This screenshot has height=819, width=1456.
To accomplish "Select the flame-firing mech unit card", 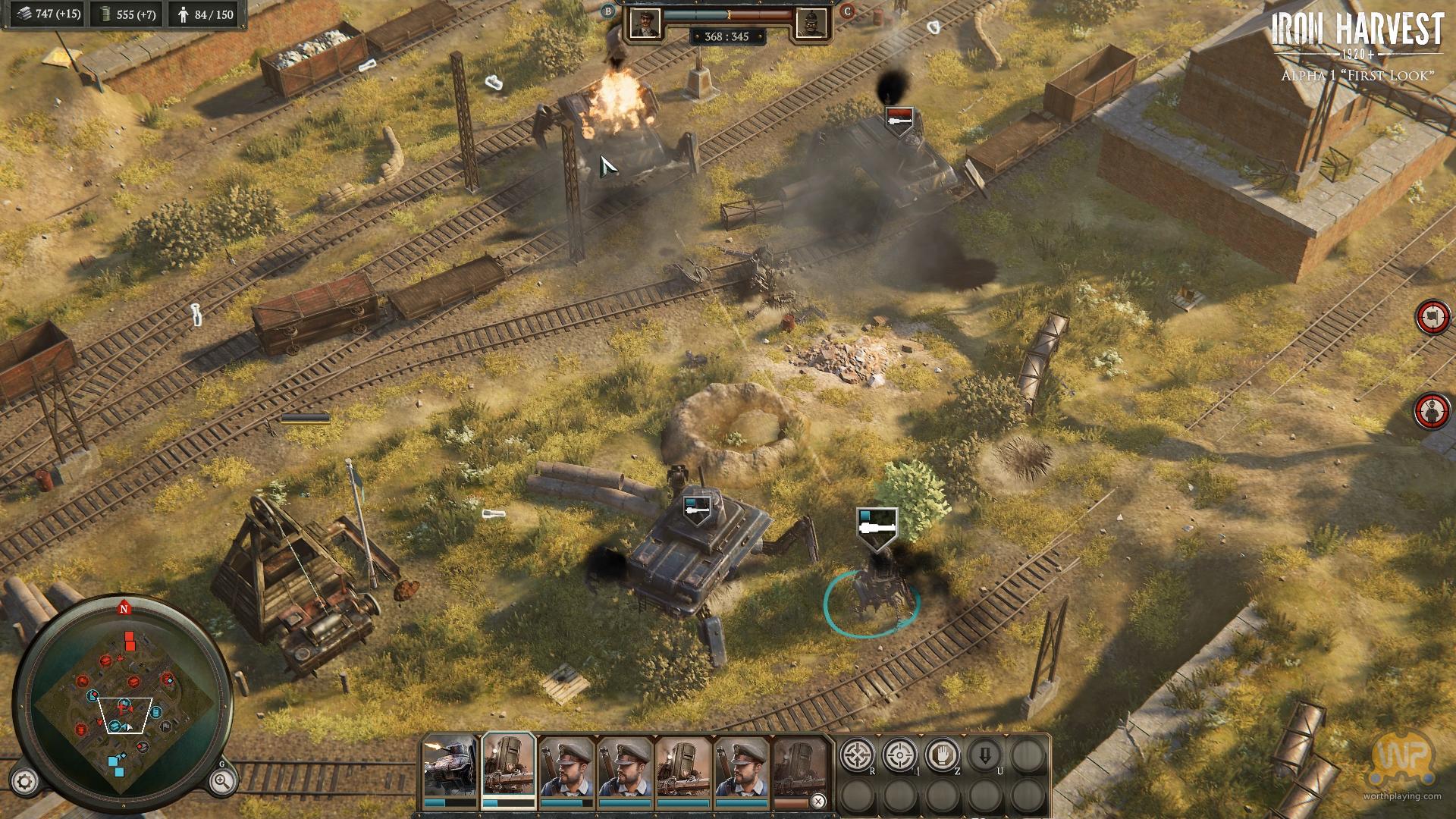I will coord(450,766).
